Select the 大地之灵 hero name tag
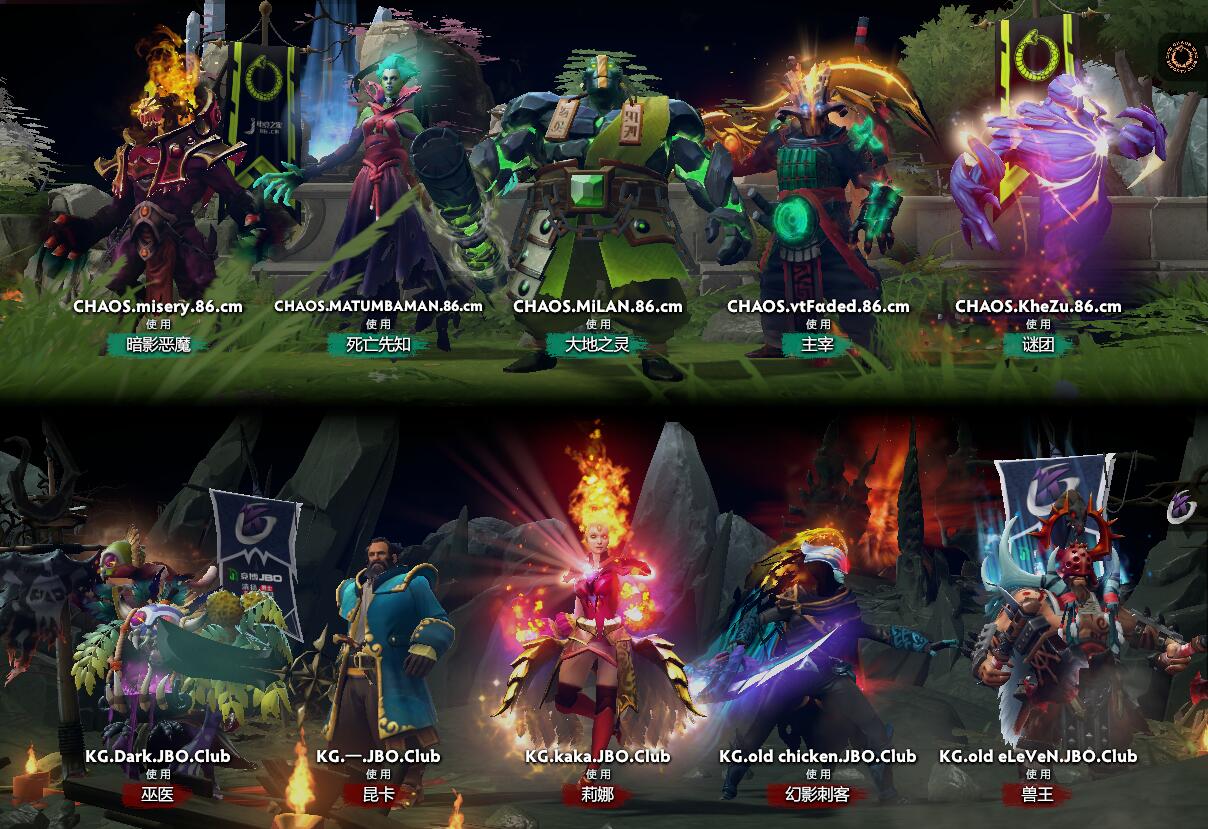1208x829 pixels. [x=598, y=345]
